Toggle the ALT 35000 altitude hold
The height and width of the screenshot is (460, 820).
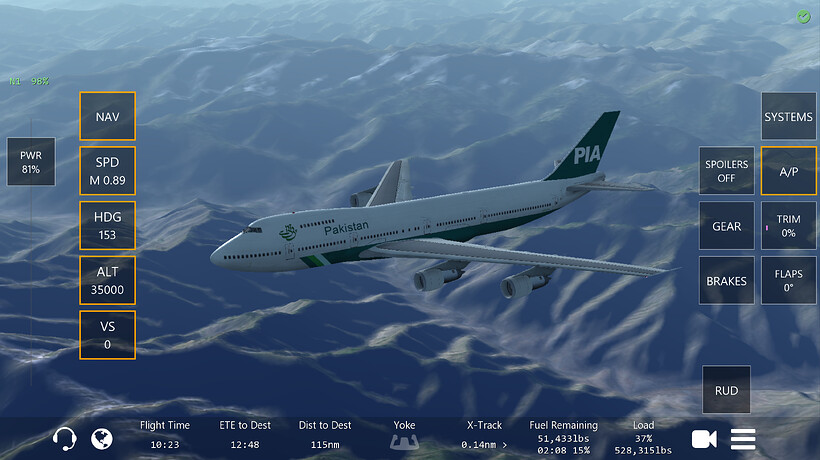tap(108, 280)
